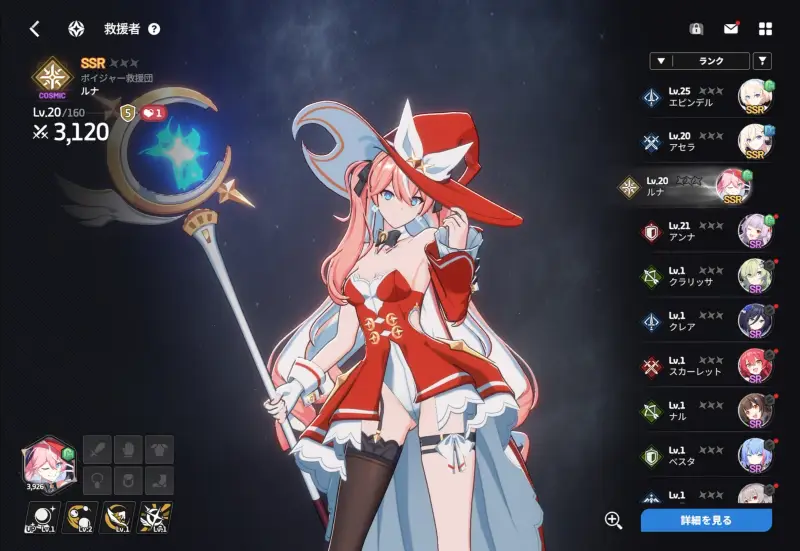Open the heart affinity badge
Viewport: 800px width, 551px height.
pyautogui.click(x=153, y=113)
